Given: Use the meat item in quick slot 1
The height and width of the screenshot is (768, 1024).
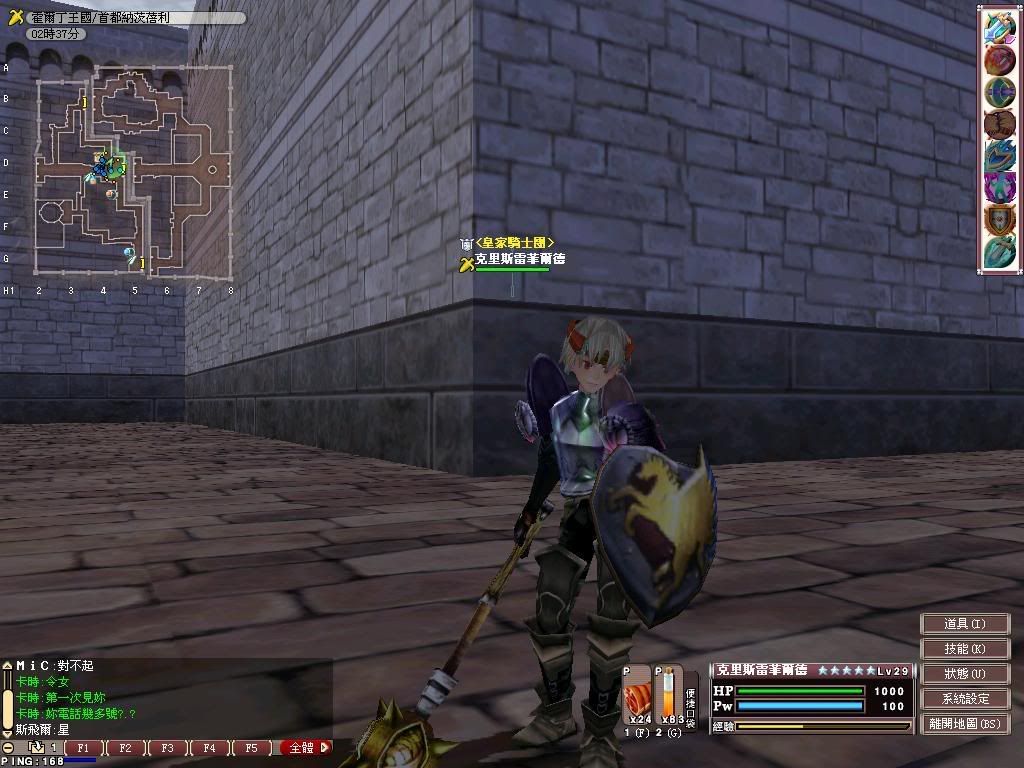Looking at the screenshot, I should point(636,694).
